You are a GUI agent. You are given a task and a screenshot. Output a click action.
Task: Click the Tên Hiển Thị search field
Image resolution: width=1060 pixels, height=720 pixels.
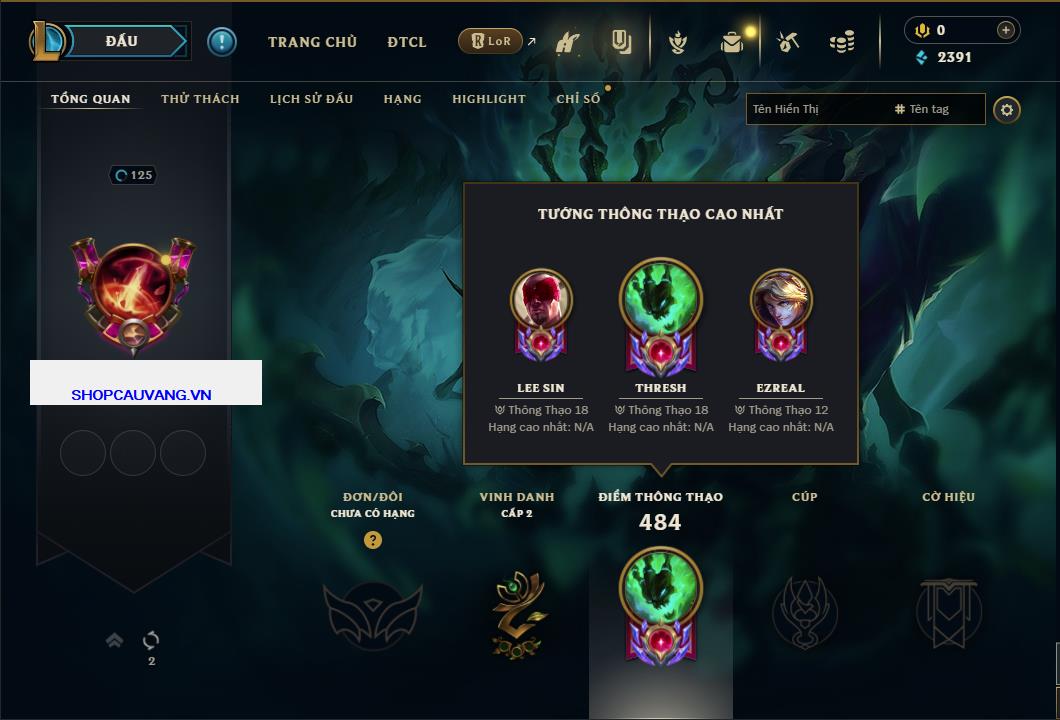point(815,109)
